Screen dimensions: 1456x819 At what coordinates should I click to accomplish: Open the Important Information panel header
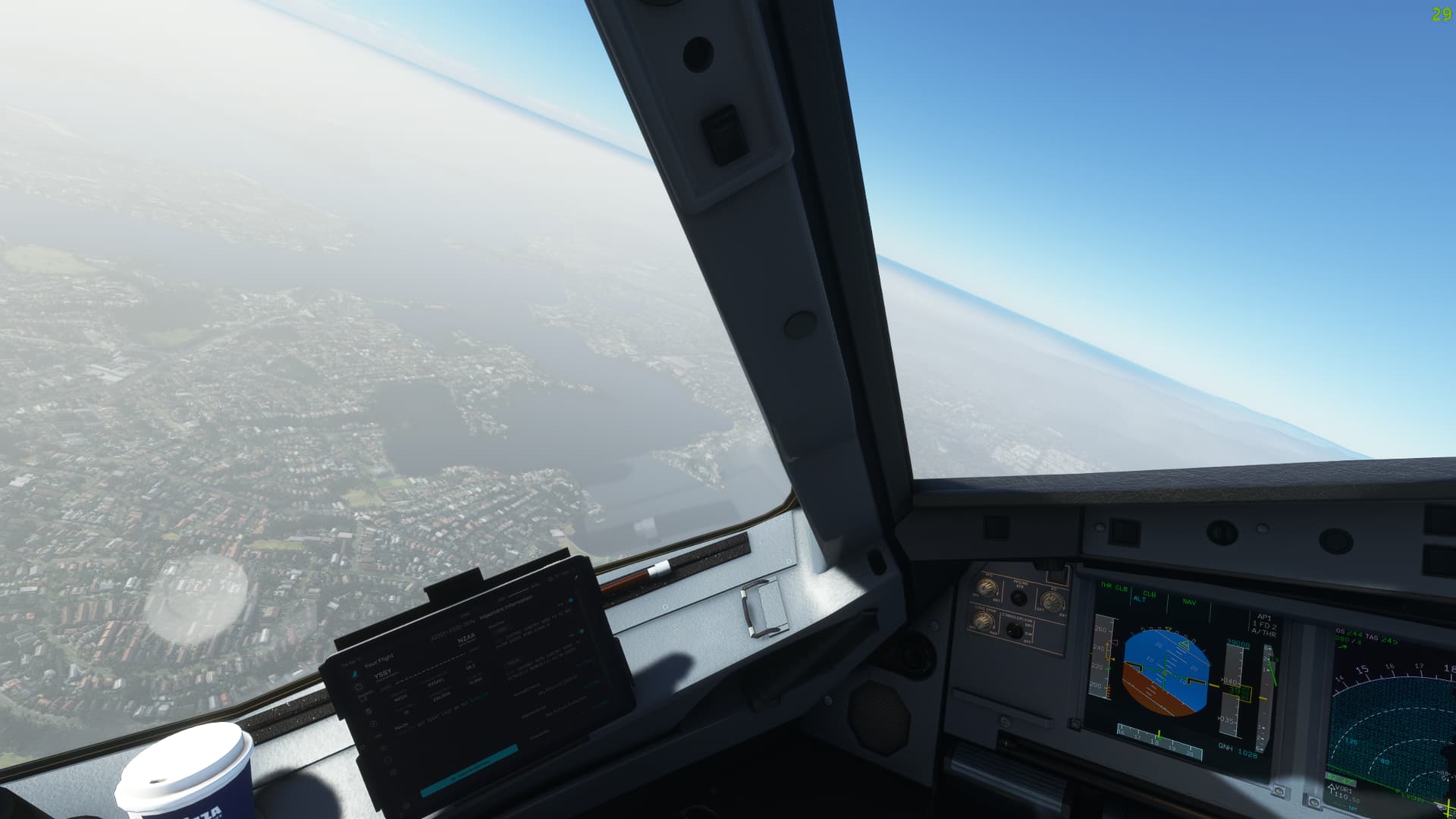point(507,607)
